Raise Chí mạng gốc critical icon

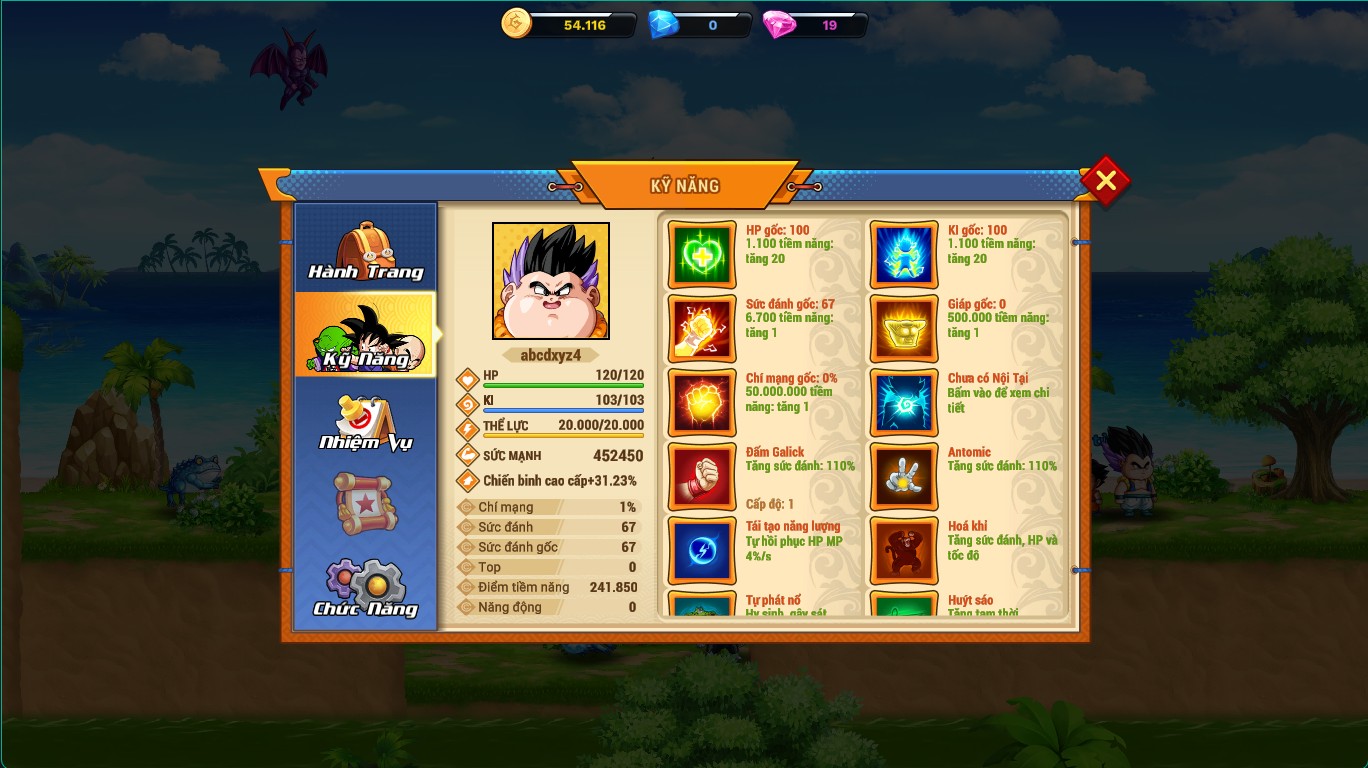click(702, 403)
